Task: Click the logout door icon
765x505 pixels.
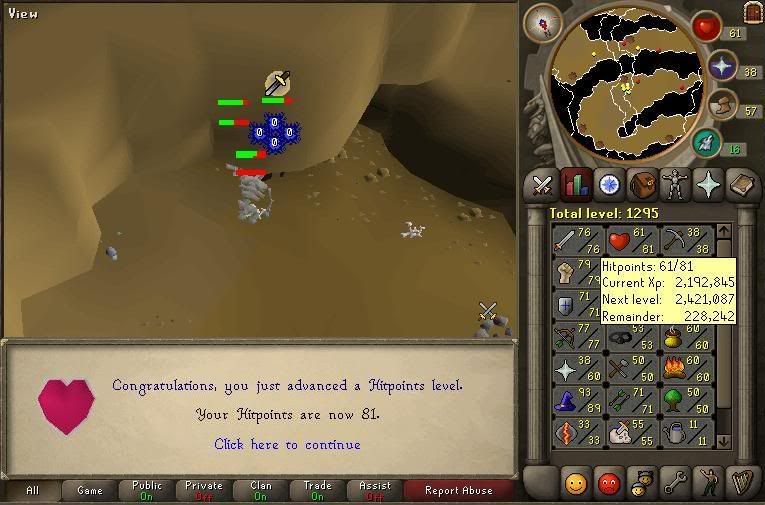Action: point(753,12)
